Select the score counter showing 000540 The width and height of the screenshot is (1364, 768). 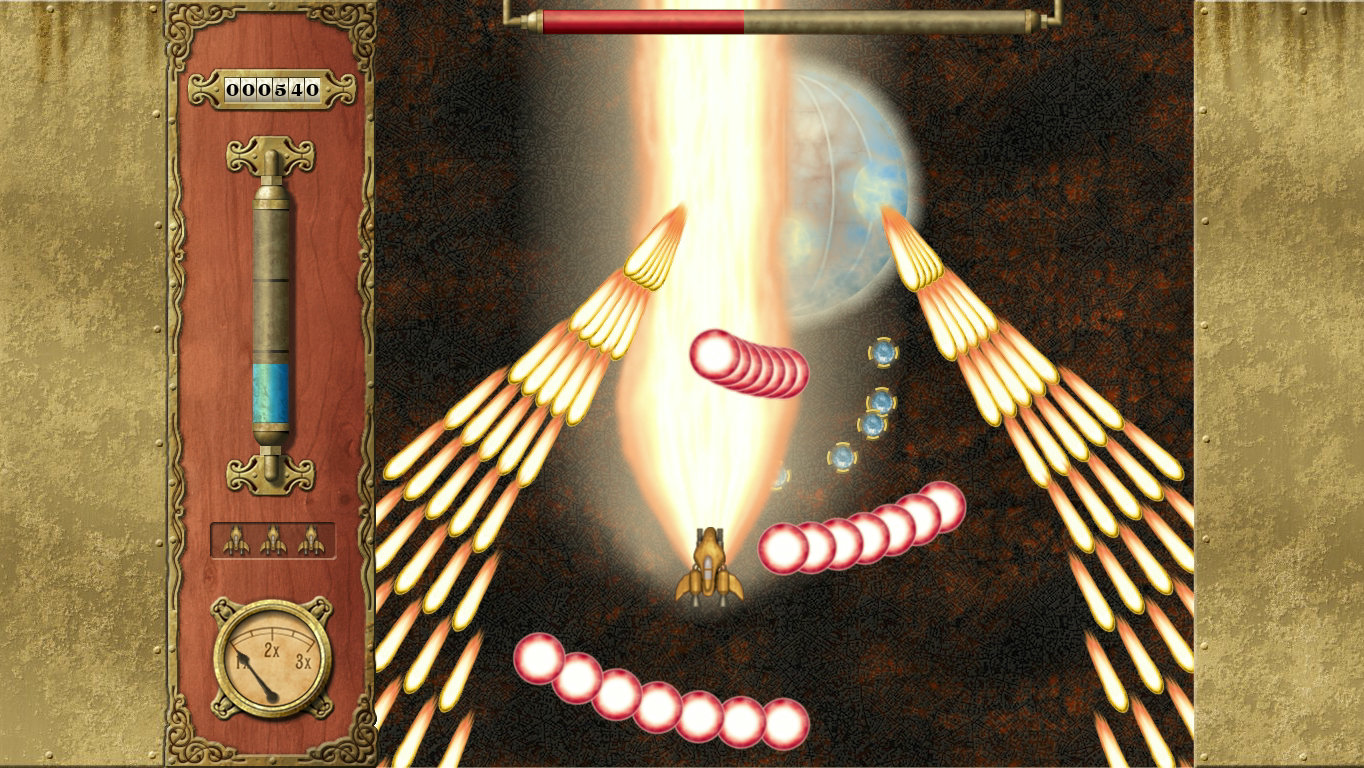pyautogui.click(x=272, y=88)
